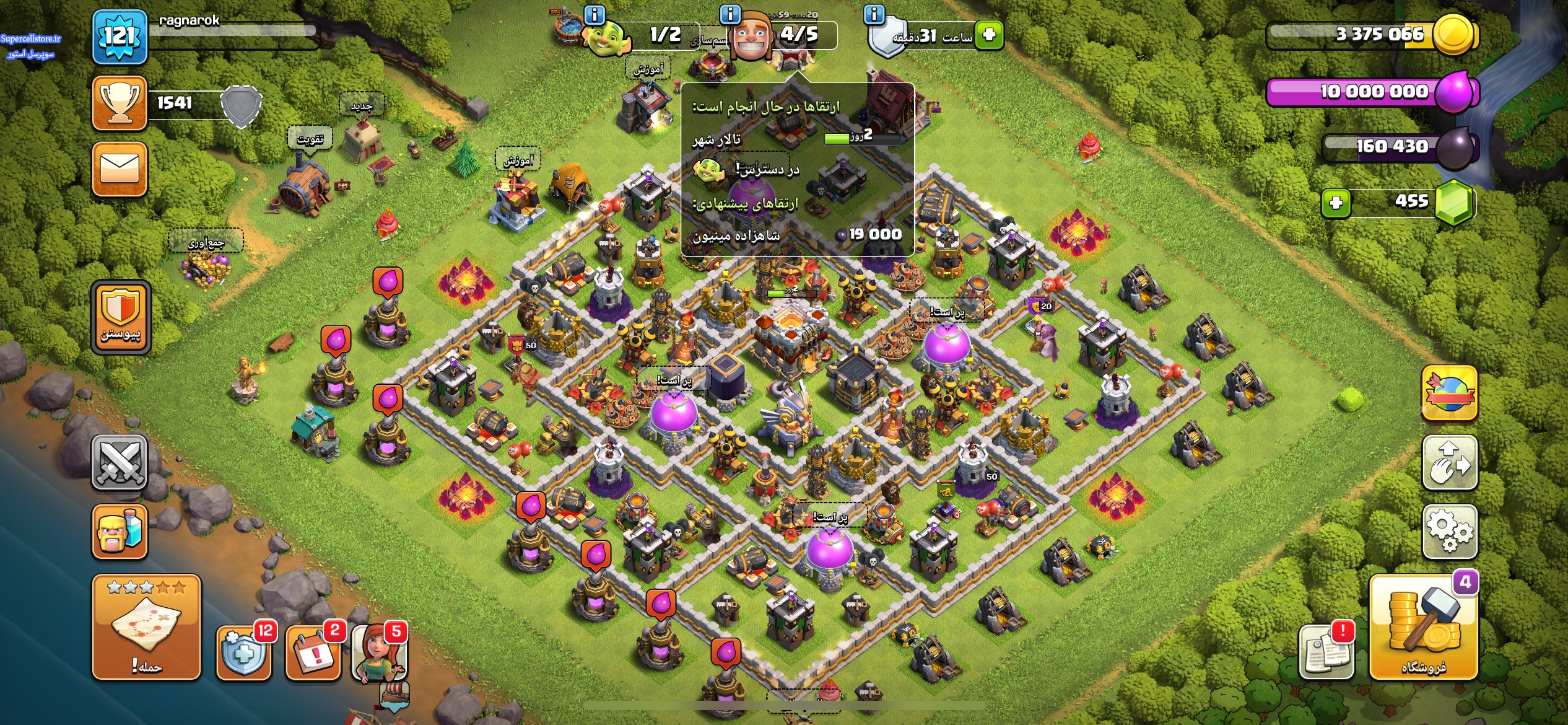Open the crossed swords war button
Viewport: 1568px width, 725px height.
click(x=120, y=462)
